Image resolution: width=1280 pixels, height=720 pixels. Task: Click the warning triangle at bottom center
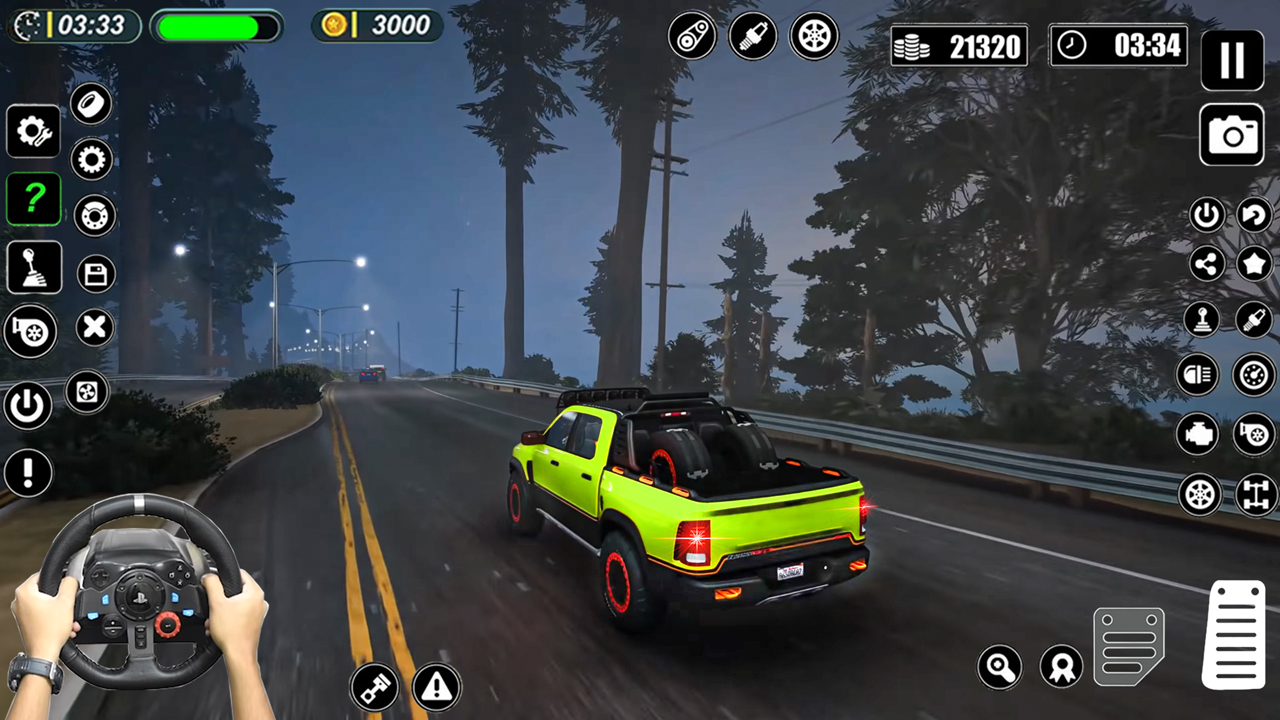pos(435,686)
